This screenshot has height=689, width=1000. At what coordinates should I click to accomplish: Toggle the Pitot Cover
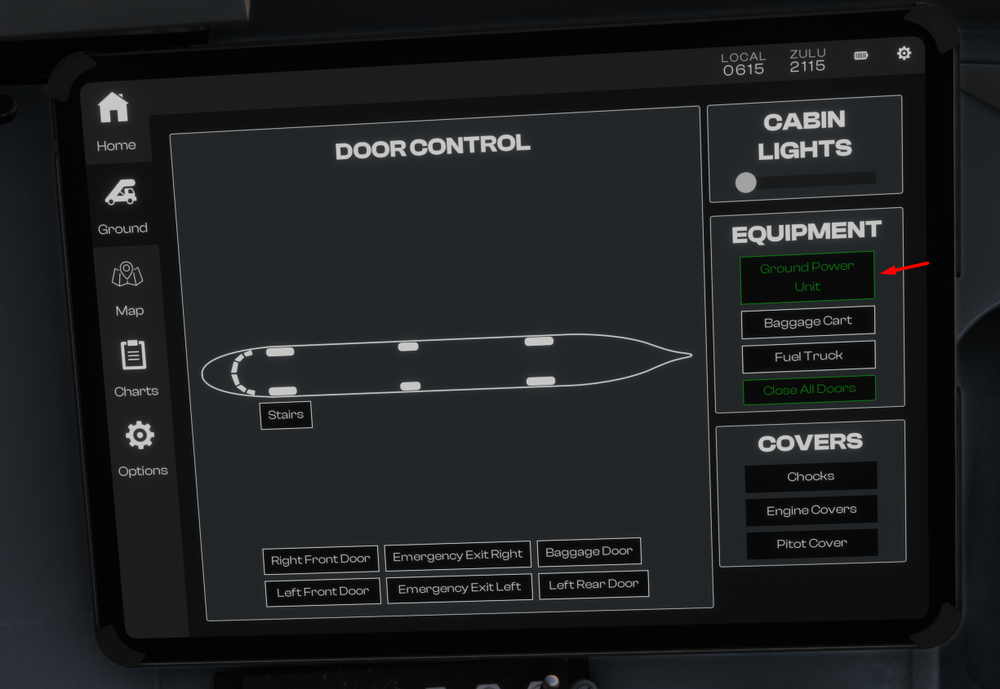tap(812, 543)
